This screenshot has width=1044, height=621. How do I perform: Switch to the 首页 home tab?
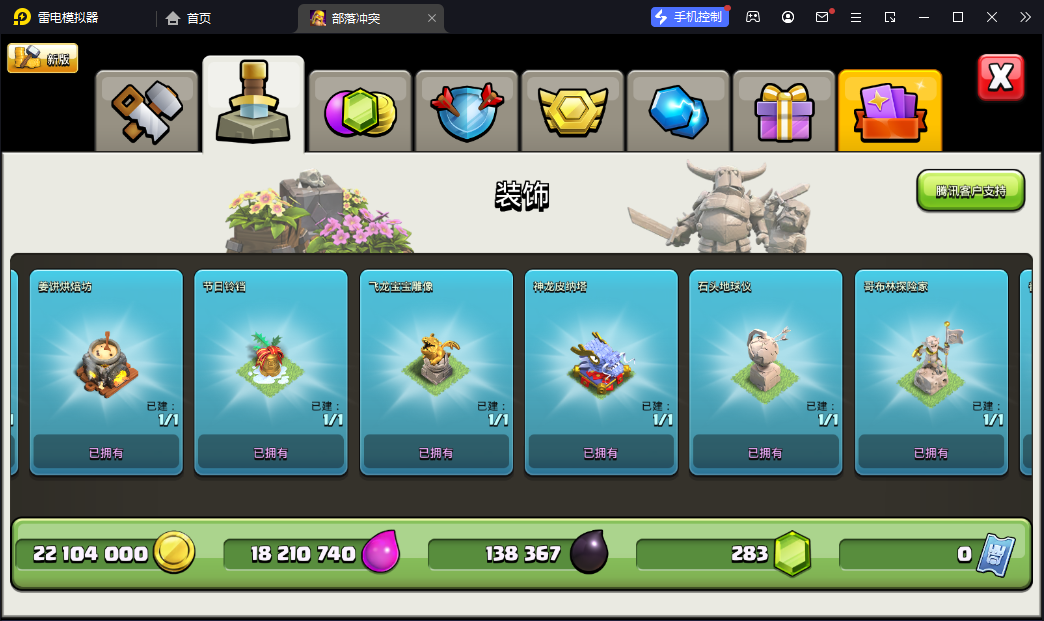(188, 18)
